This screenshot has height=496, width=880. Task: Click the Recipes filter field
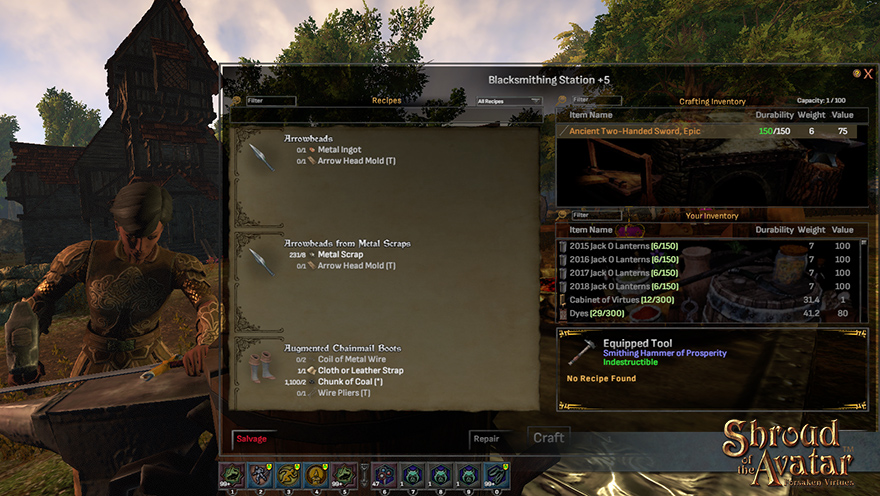click(x=271, y=101)
